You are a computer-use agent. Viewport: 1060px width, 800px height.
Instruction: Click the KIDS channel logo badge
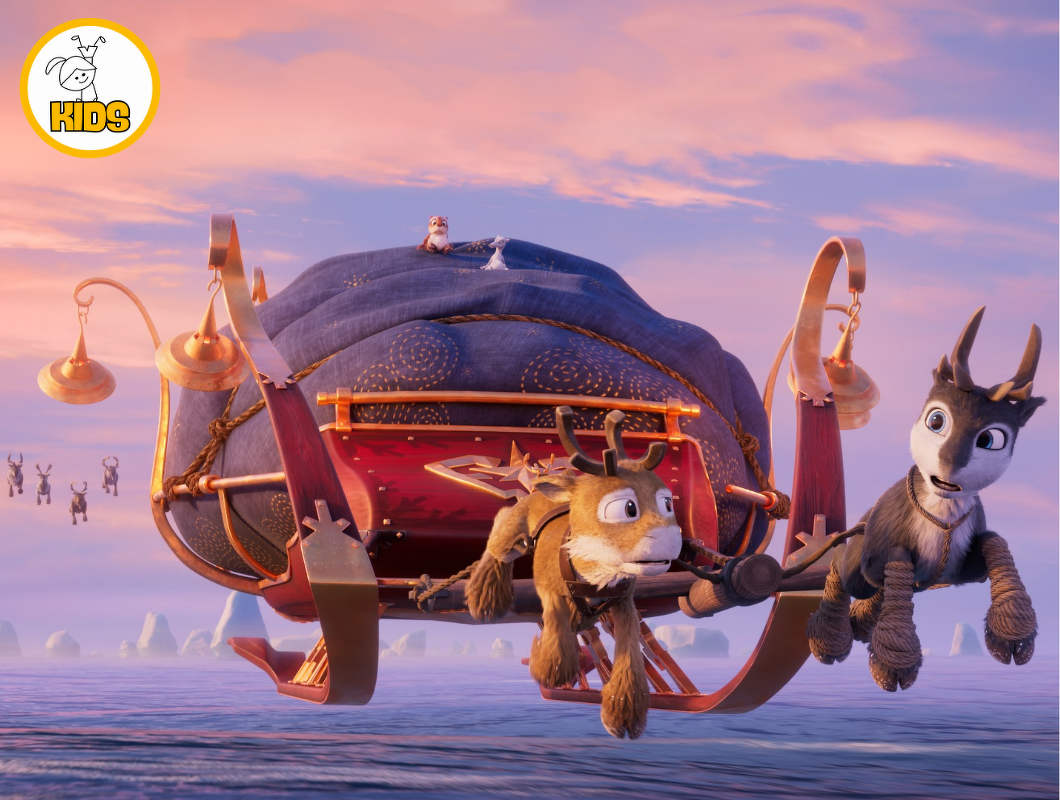coord(90,88)
